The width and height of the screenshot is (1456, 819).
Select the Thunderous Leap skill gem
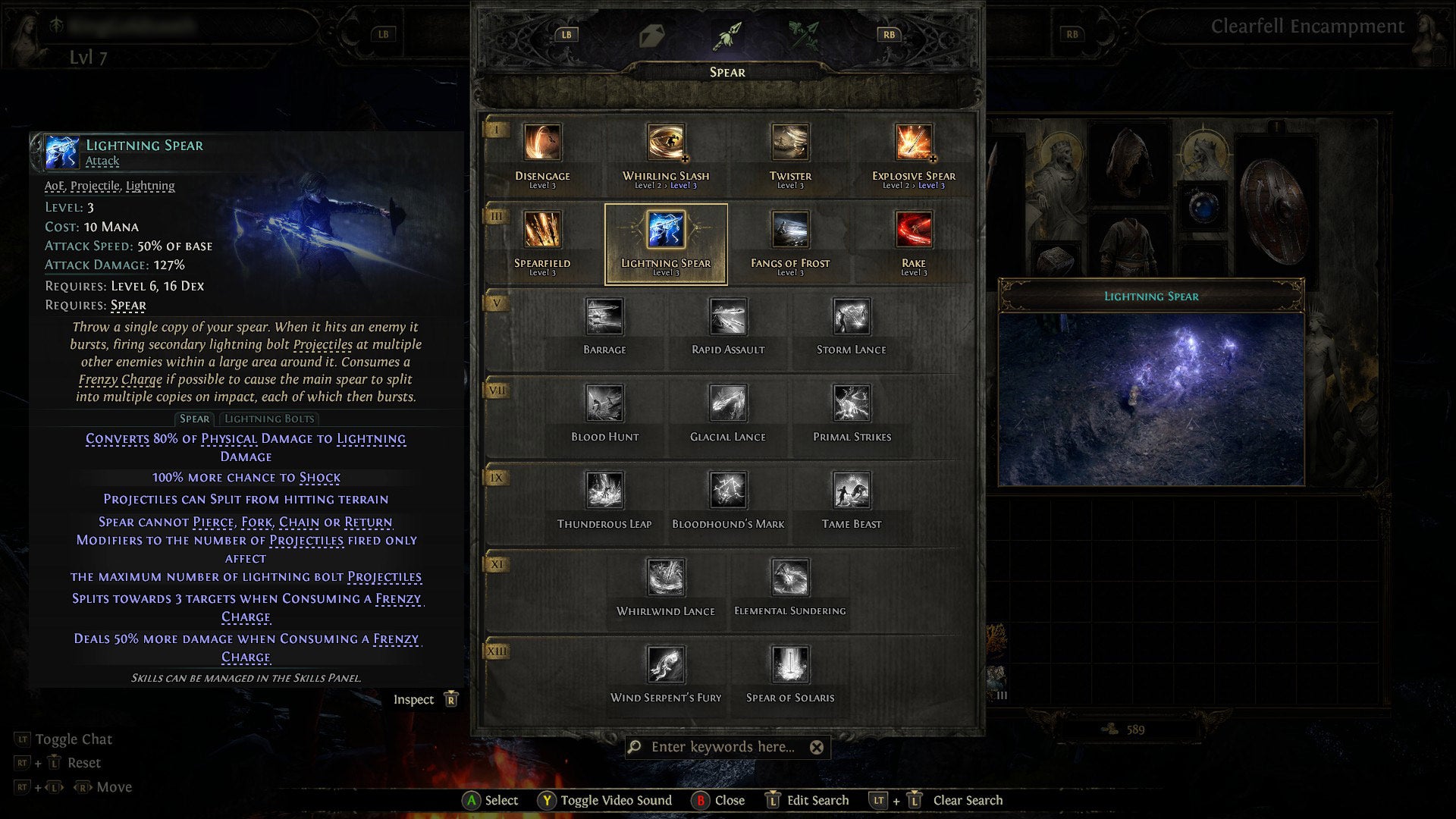click(604, 491)
